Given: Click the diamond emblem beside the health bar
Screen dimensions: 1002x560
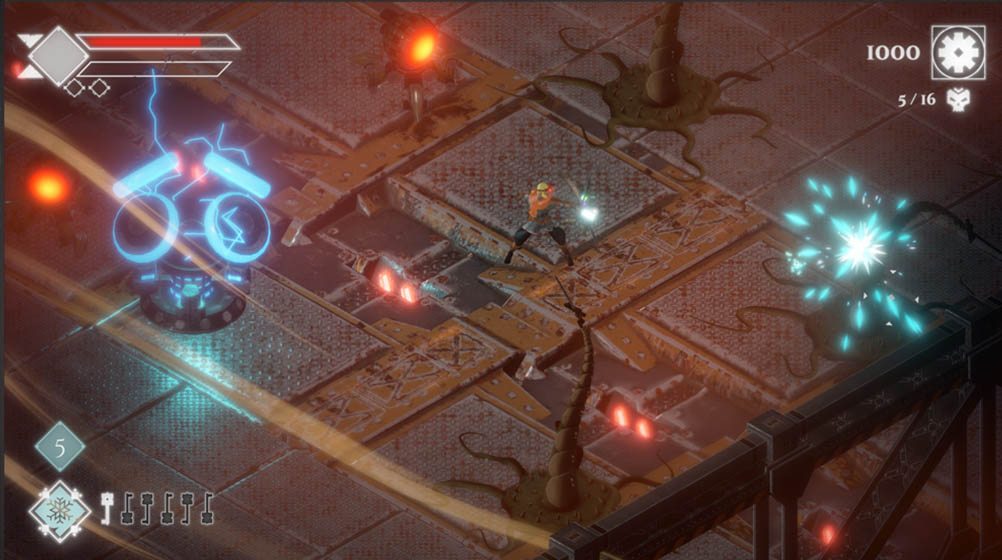Looking at the screenshot, I should tap(57, 53).
